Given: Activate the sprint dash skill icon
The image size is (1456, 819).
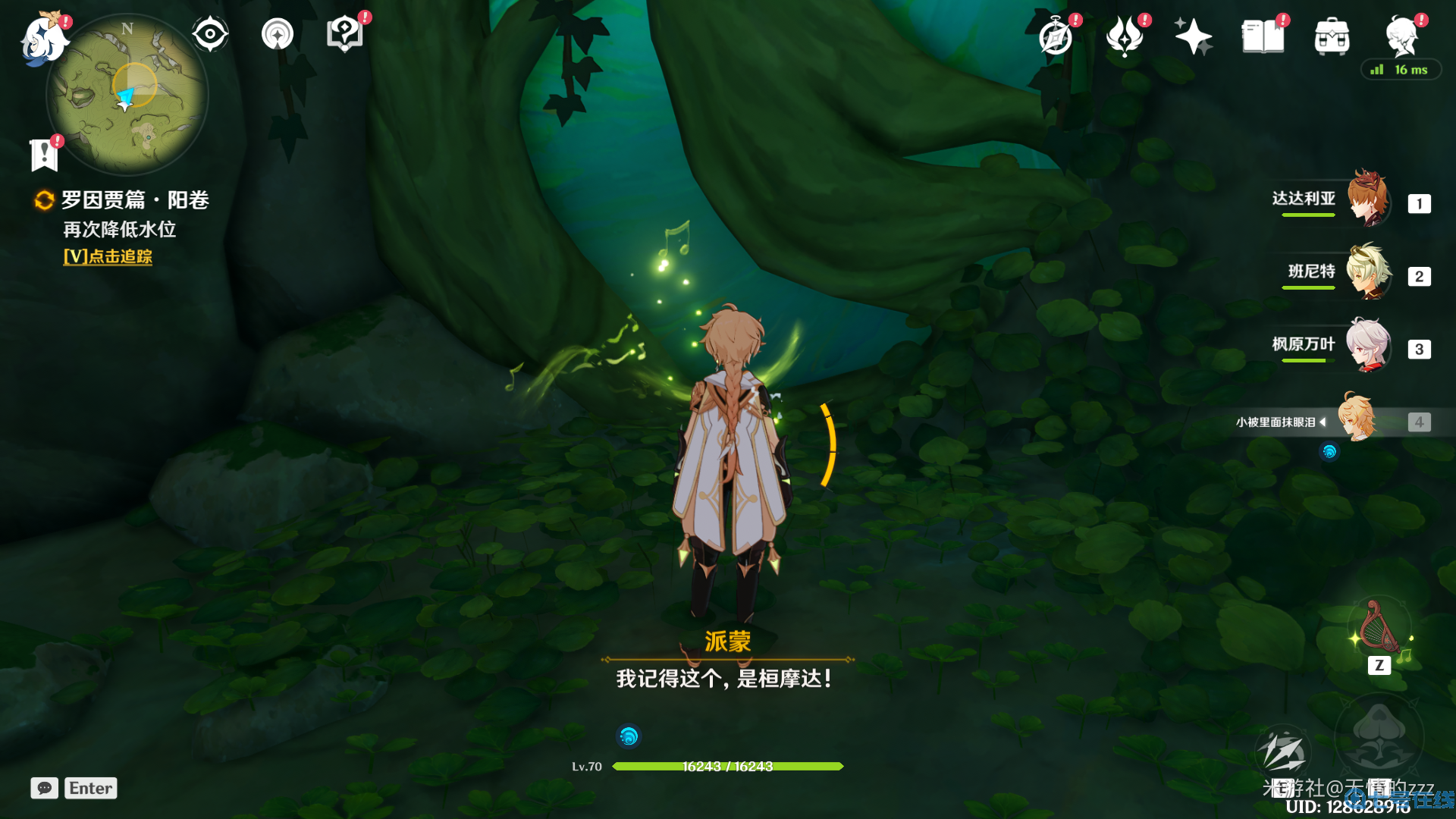Looking at the screenshot, I should 1282,752.
